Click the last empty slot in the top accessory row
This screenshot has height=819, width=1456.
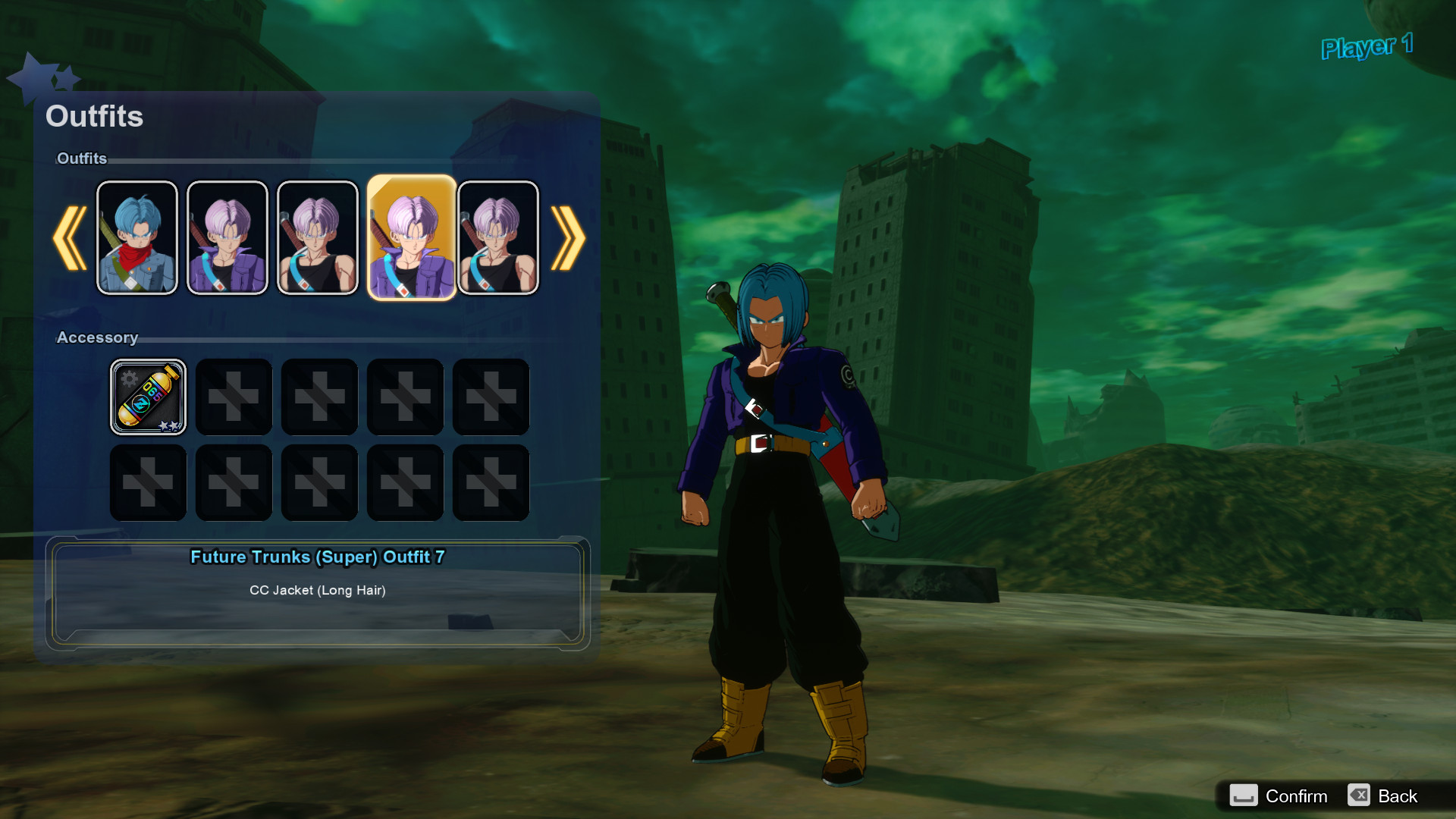coord(491,396)
